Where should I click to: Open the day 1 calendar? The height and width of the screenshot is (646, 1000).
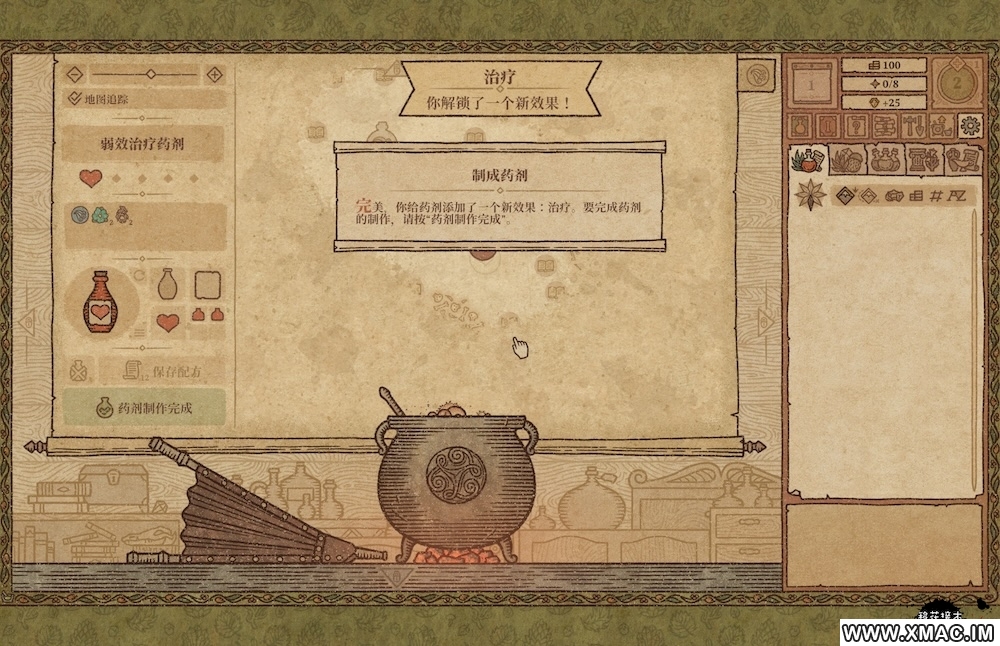pyautogui.click(x=810, y=85)
